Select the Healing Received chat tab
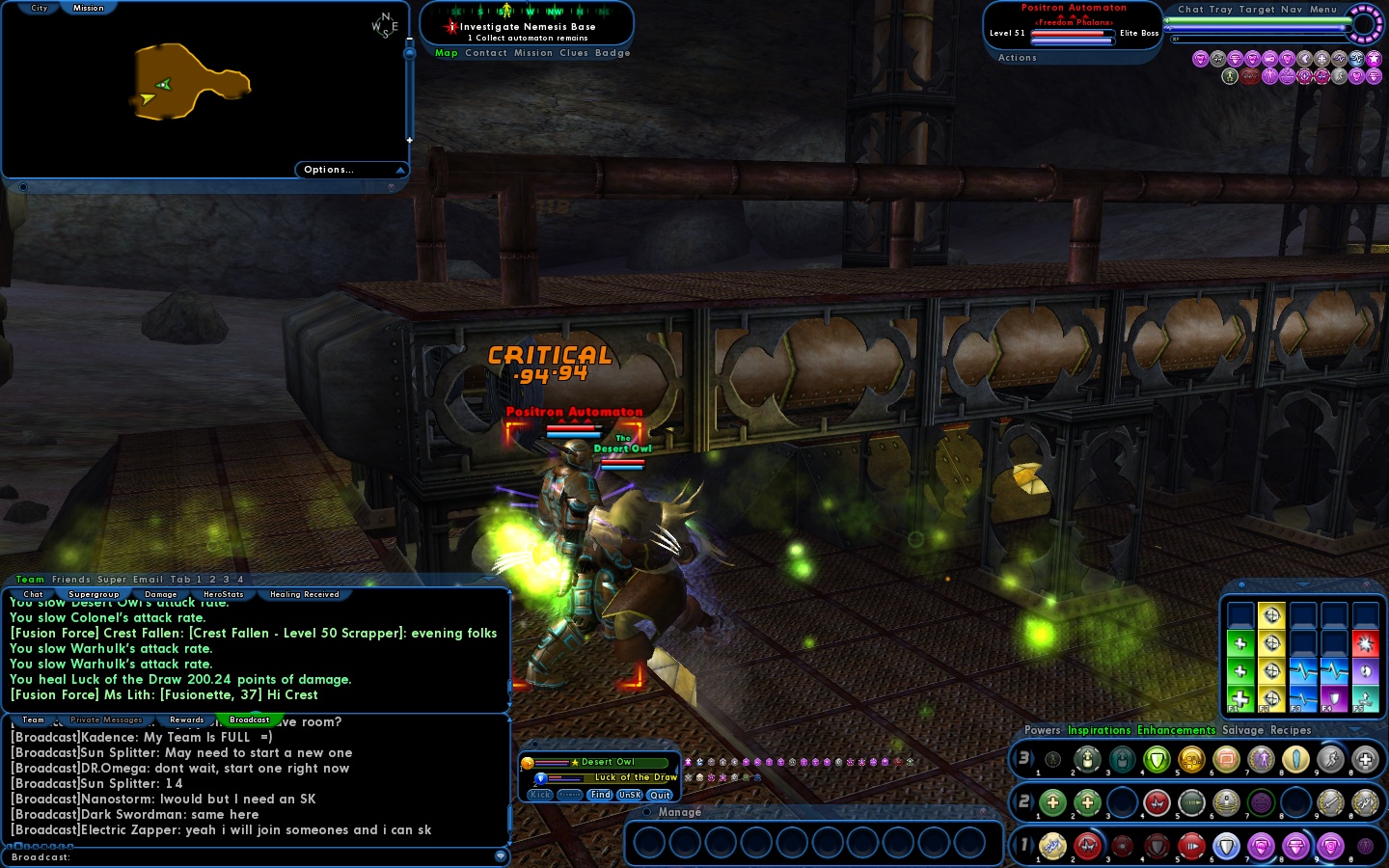 tap(305, 595)
